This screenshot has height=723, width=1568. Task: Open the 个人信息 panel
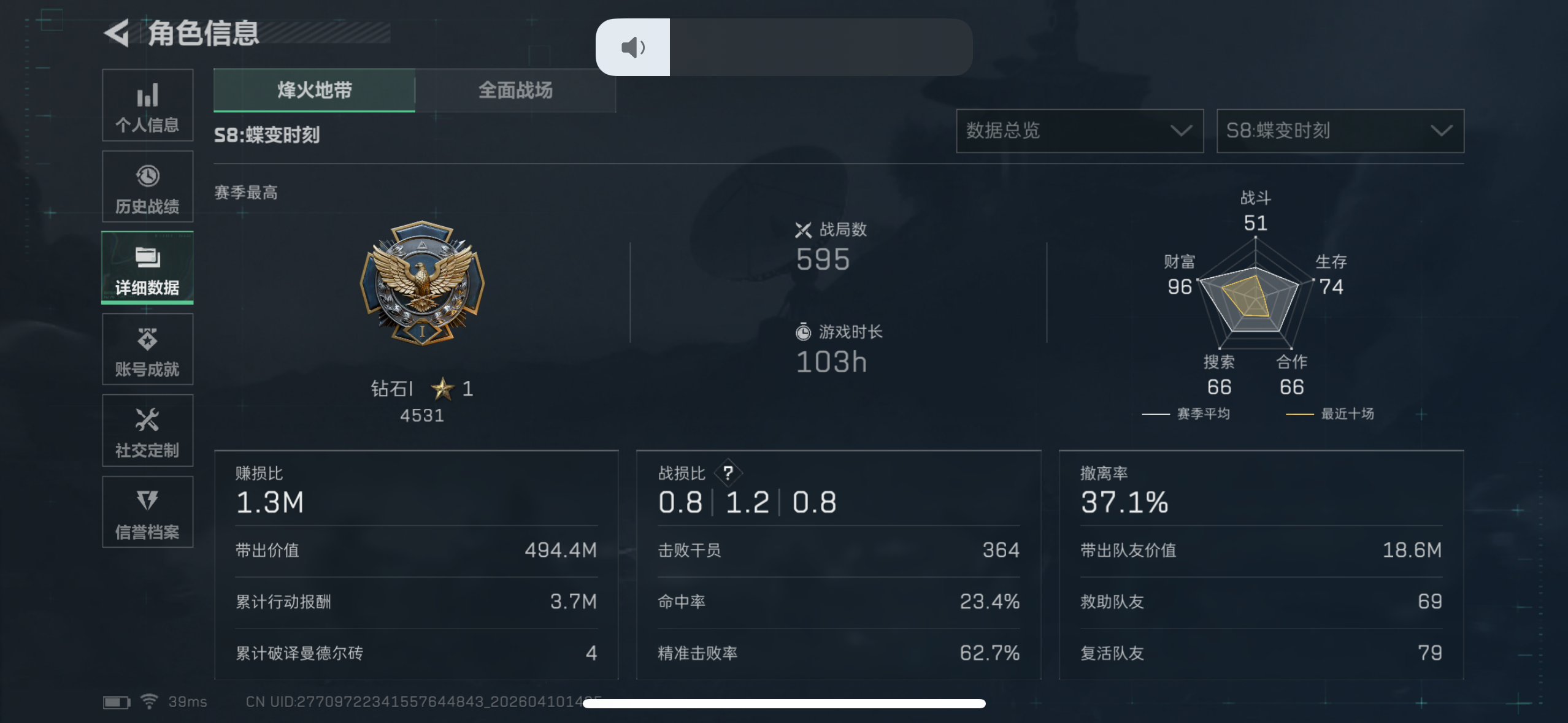(147, 105)
